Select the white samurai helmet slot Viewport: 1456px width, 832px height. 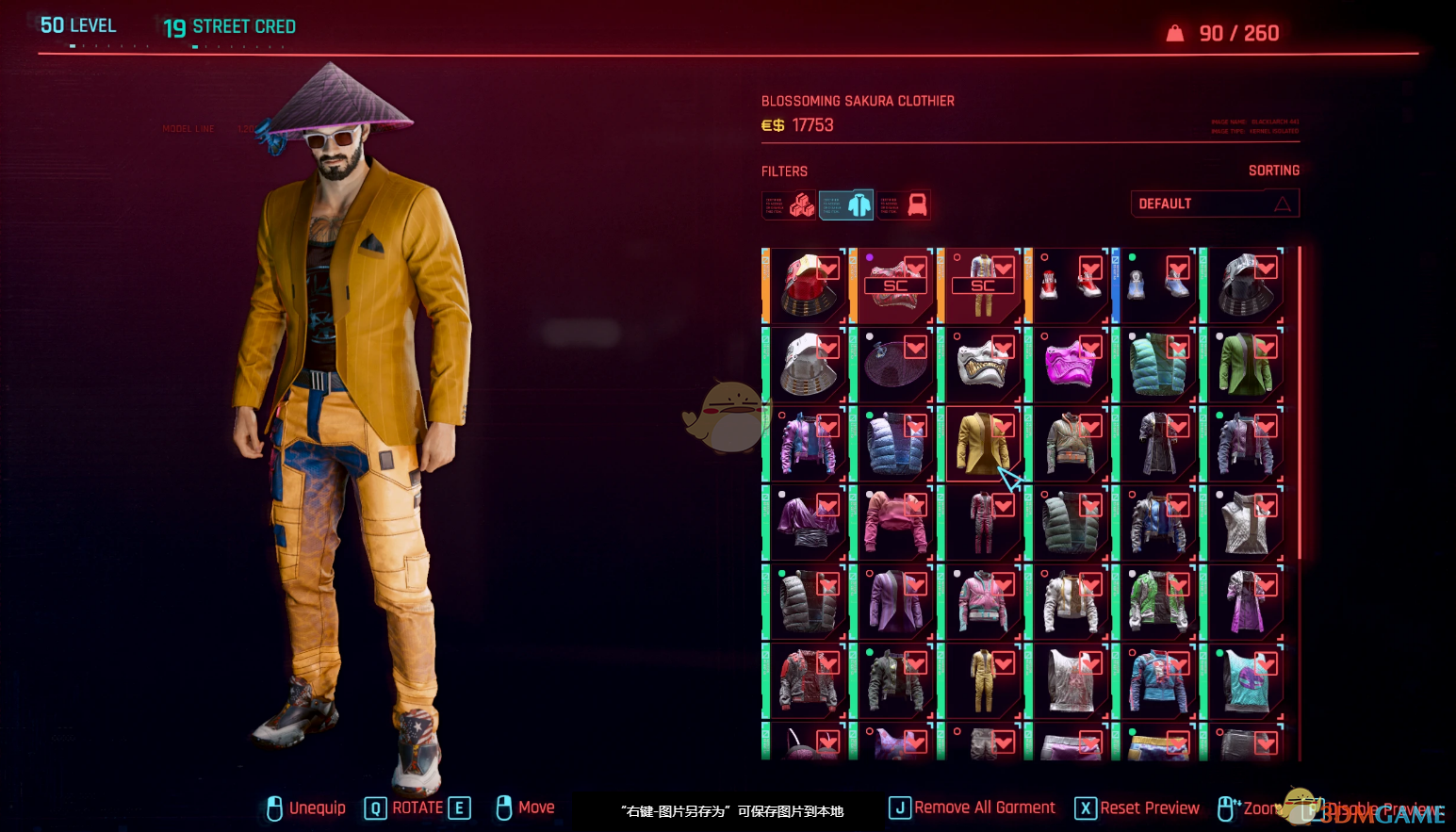click(808, 364)
